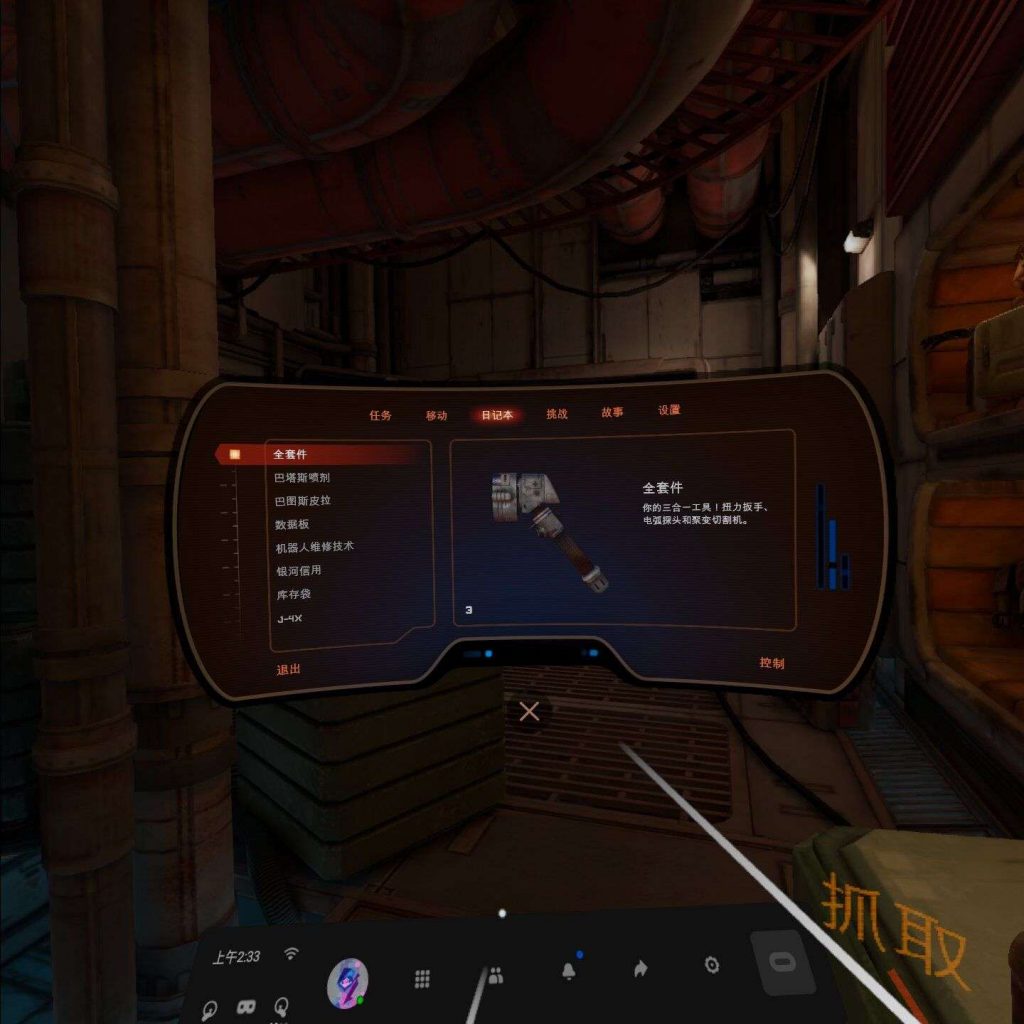Viewport: 1024px width, 1024px height.
Task: Choose the 银河信用 entry
Action: pyautogui.click(x=298, y=571)
